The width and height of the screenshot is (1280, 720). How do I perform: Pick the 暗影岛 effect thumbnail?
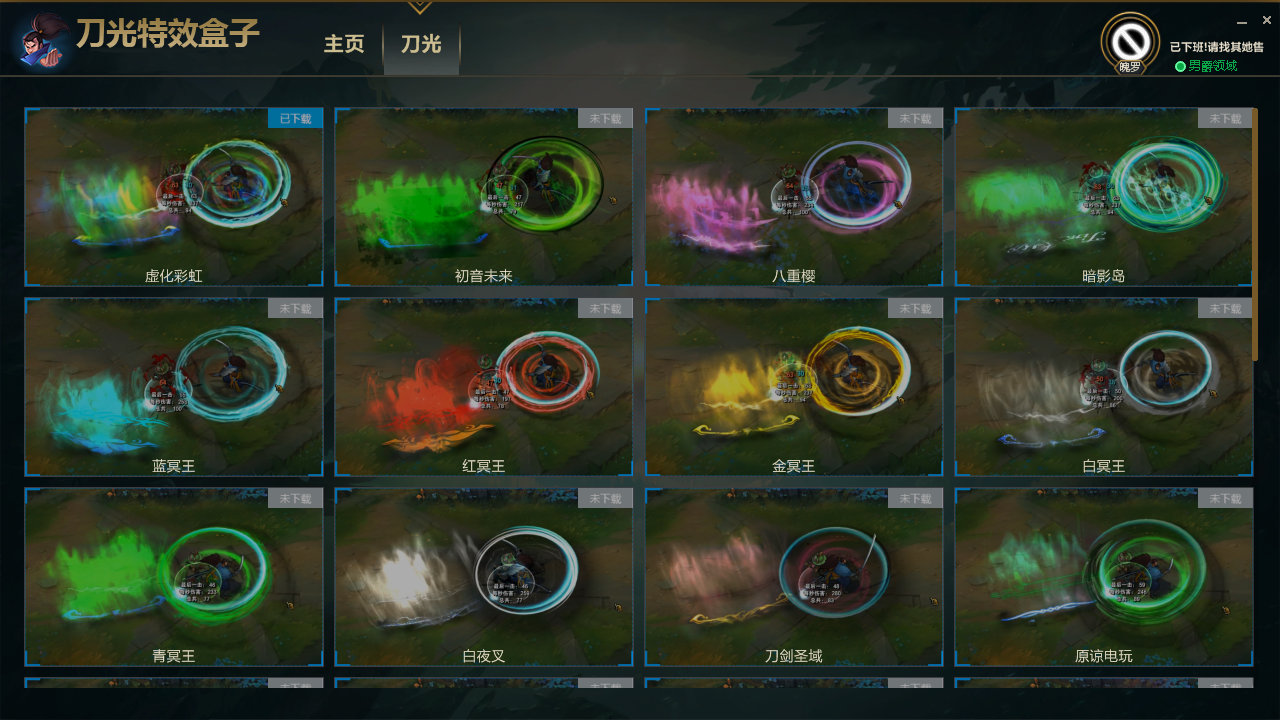1104,196
